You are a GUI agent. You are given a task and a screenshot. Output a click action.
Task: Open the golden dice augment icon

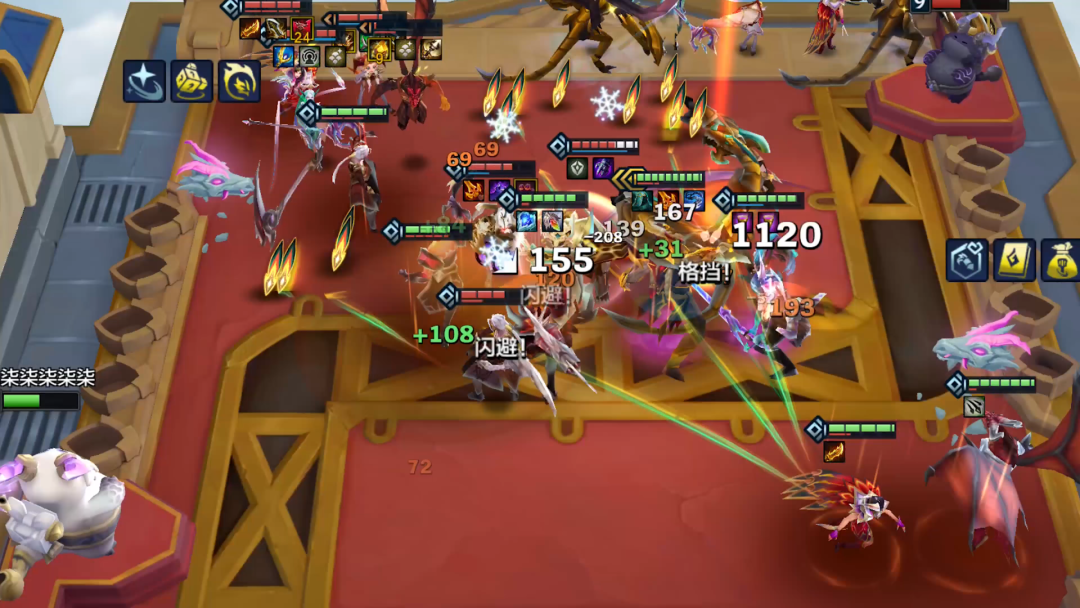coord(191,81)
